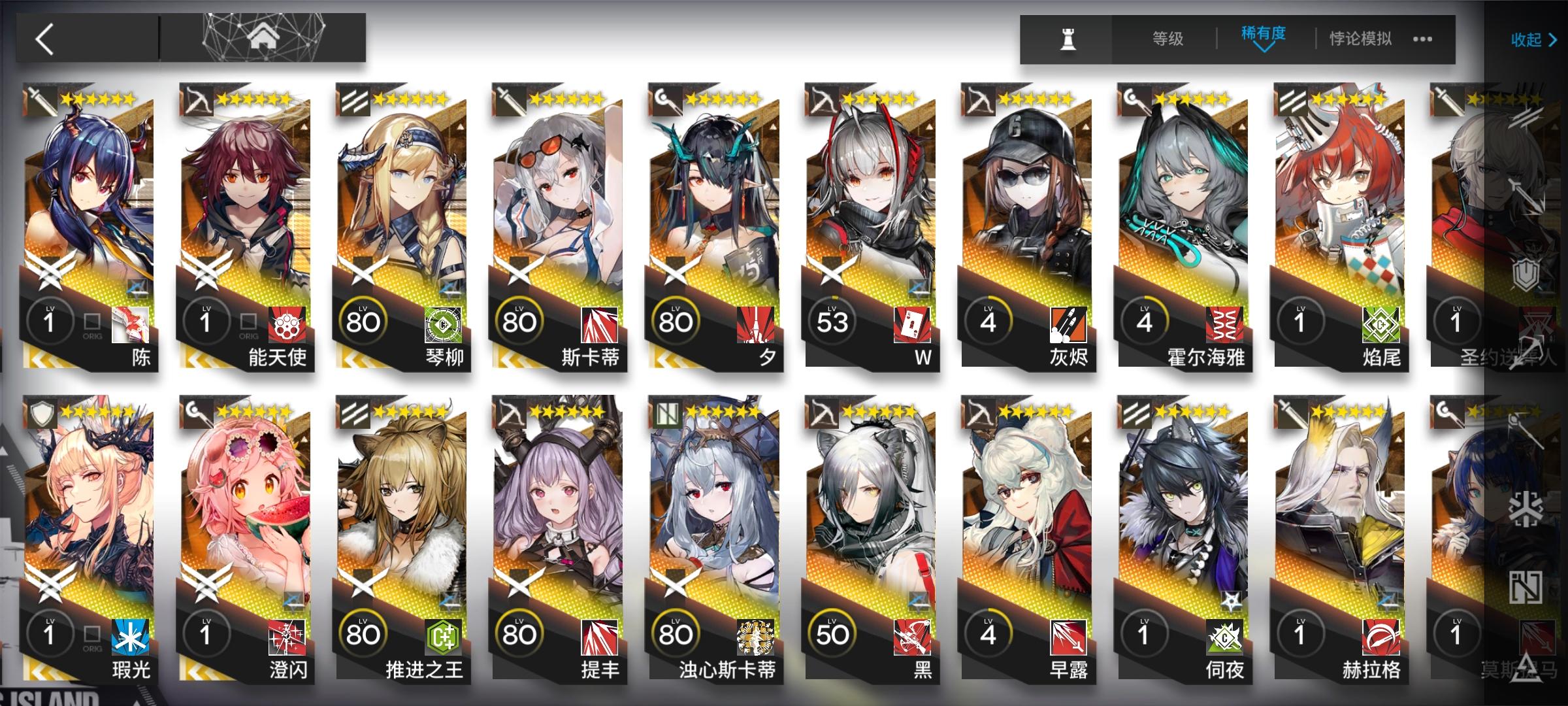Open the ellipsis more-options menu
Viewport: 1568px width, 706px height.
(1423, 38)
